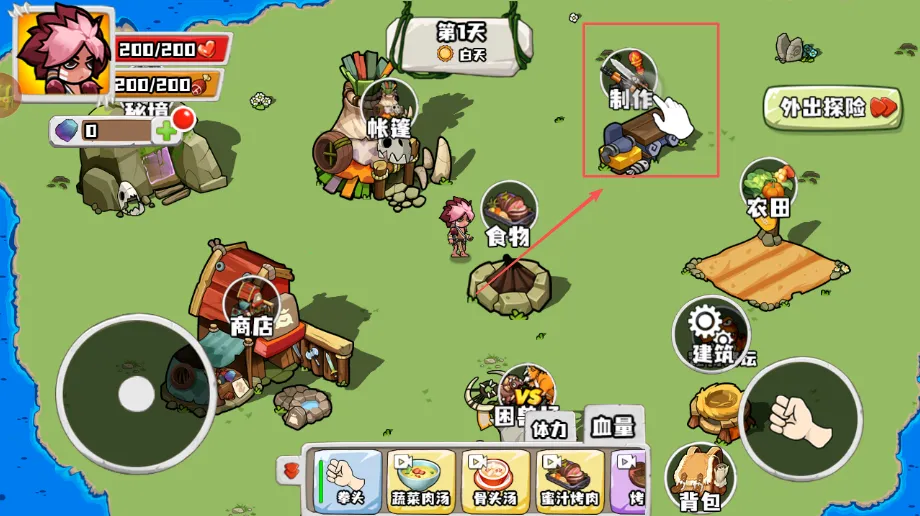
Task: Click the green plus to add gems
Action: (165, 131)
